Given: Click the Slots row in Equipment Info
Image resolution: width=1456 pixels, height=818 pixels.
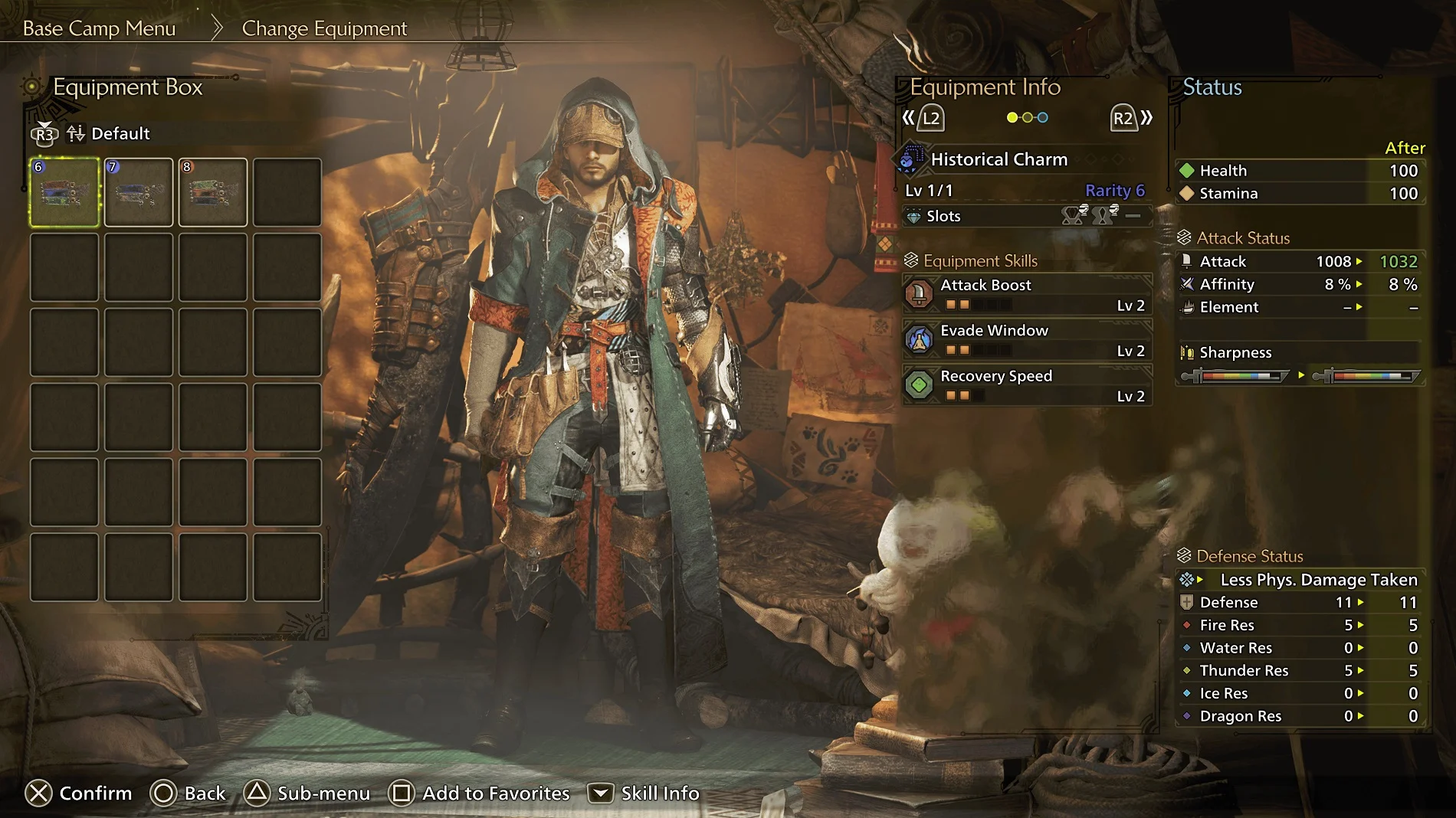Looking at the screenshot, I should click(x=1027, y=216).
